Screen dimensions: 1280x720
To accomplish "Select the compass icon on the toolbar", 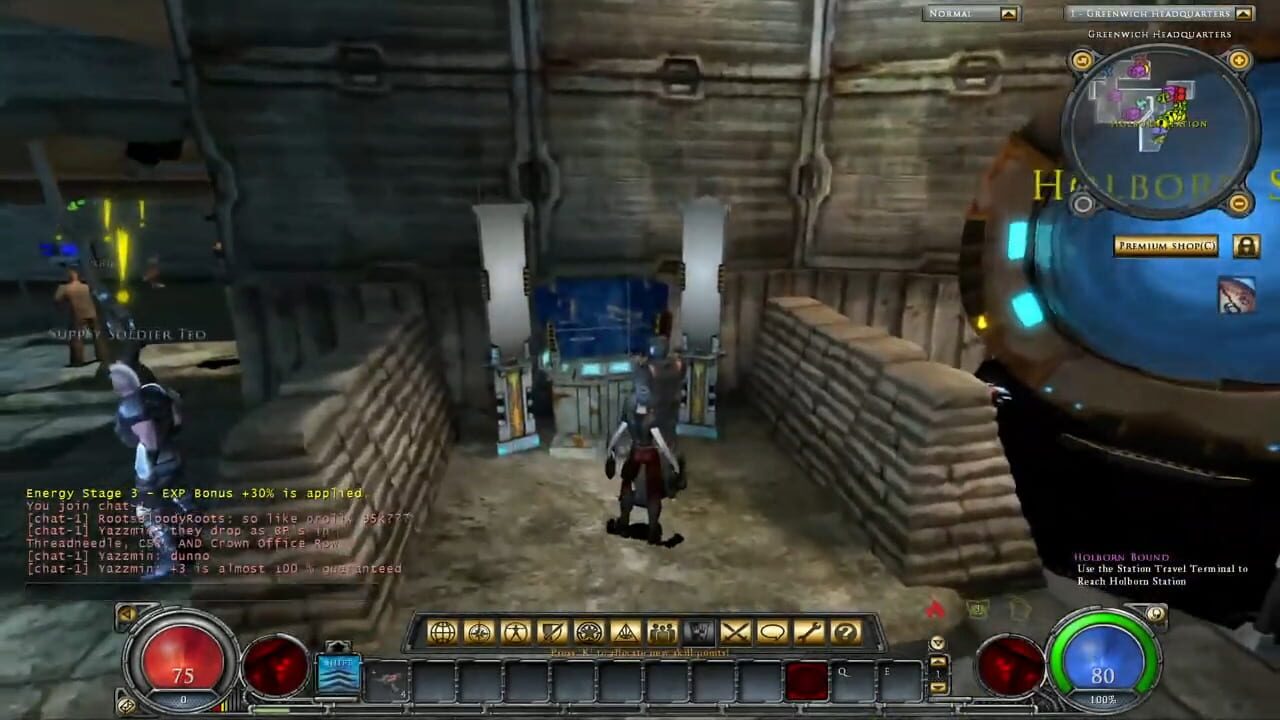I will [481, 631].
